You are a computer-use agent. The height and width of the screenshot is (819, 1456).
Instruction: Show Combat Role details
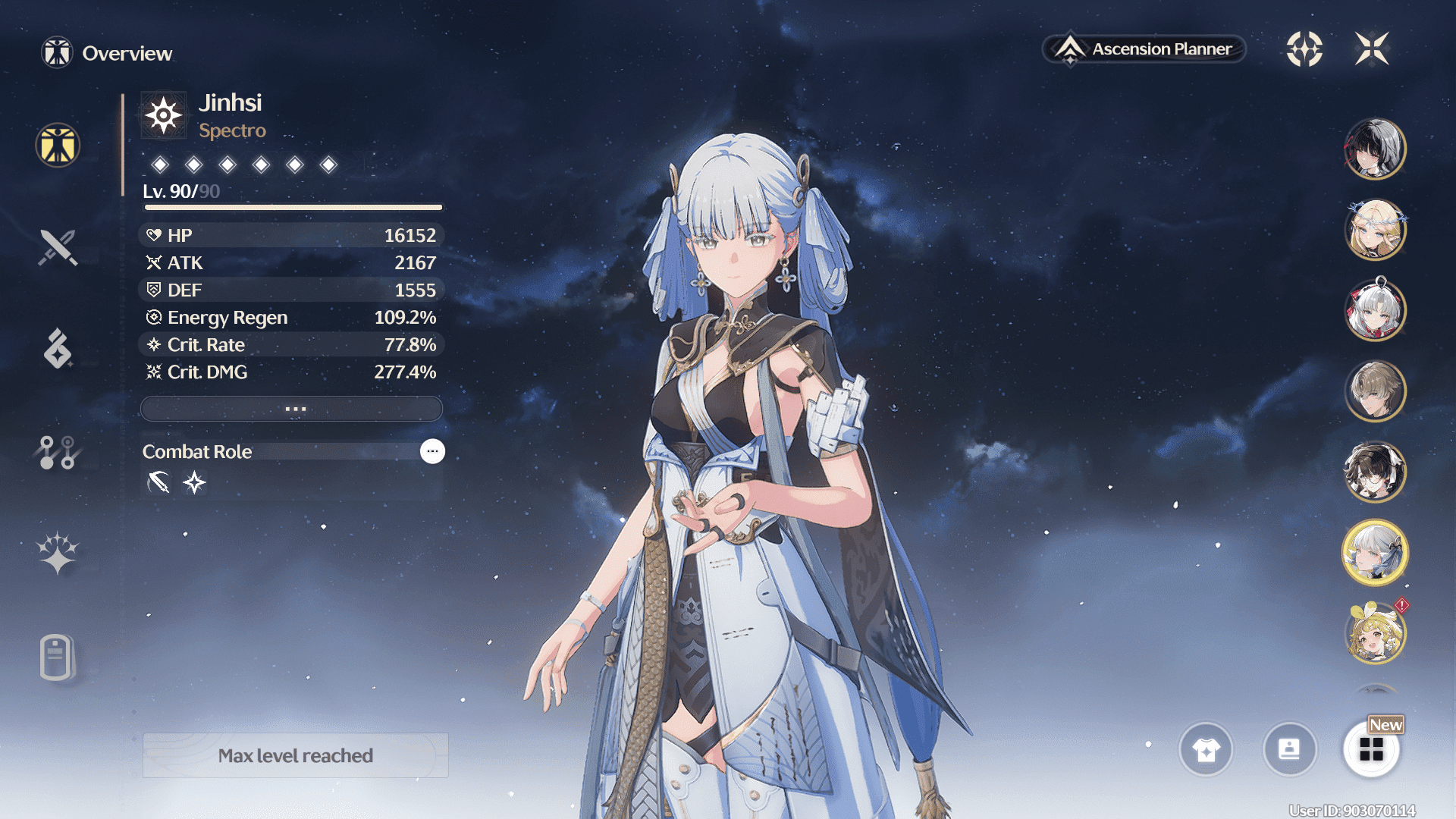tap(432, 451)
